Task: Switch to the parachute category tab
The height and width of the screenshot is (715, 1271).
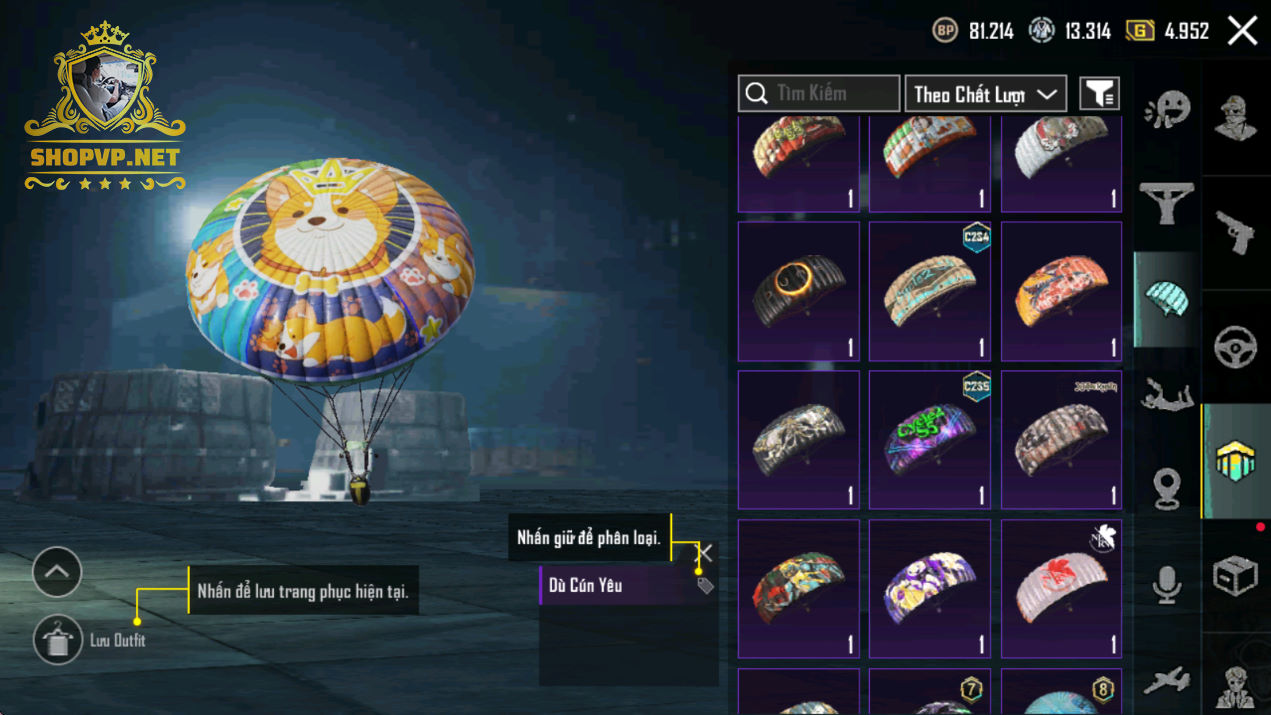Action: (1166, 299)
